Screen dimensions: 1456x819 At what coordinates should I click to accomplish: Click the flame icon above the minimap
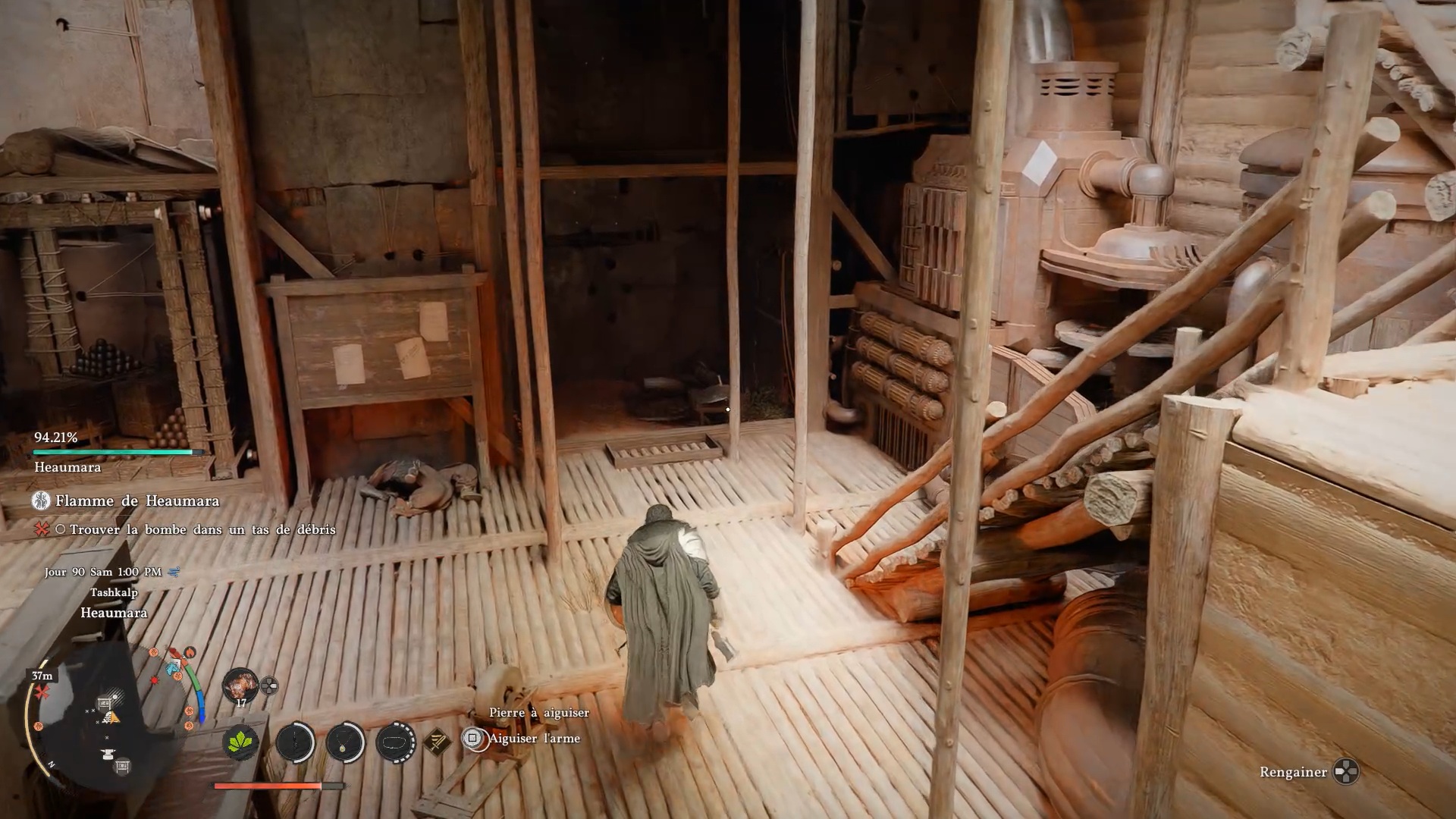pyautogui.click(x=190, y=651)
